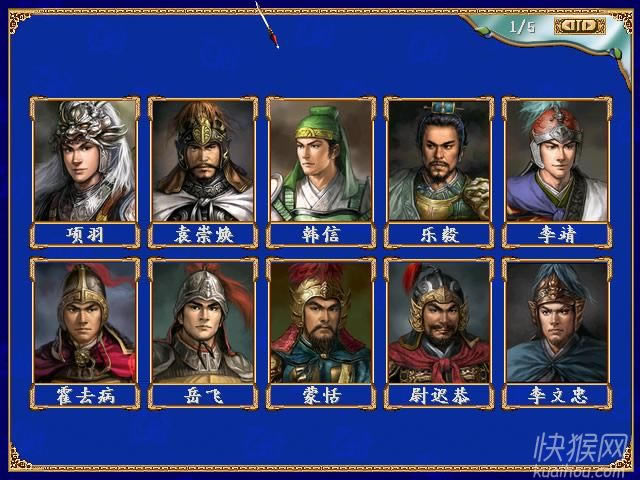Pick general 岳飞
Viewport: 640px width, 480px height.
coord(203,321)
